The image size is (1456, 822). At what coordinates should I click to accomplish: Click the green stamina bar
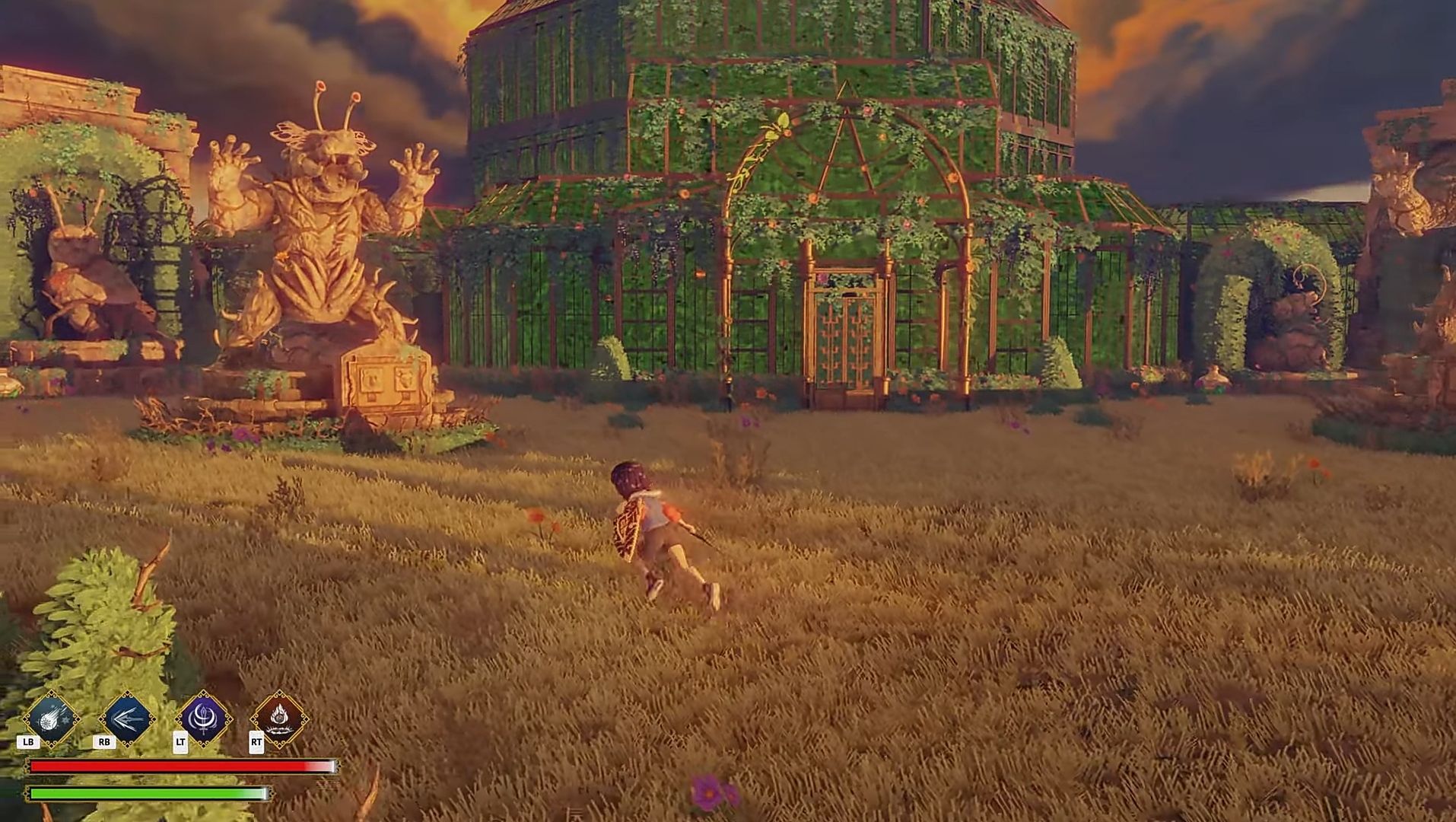(x=145, y=794)
